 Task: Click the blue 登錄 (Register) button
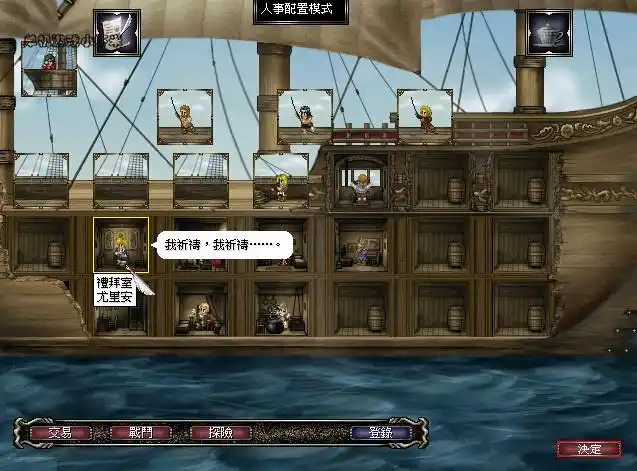(x=381, y=433)
